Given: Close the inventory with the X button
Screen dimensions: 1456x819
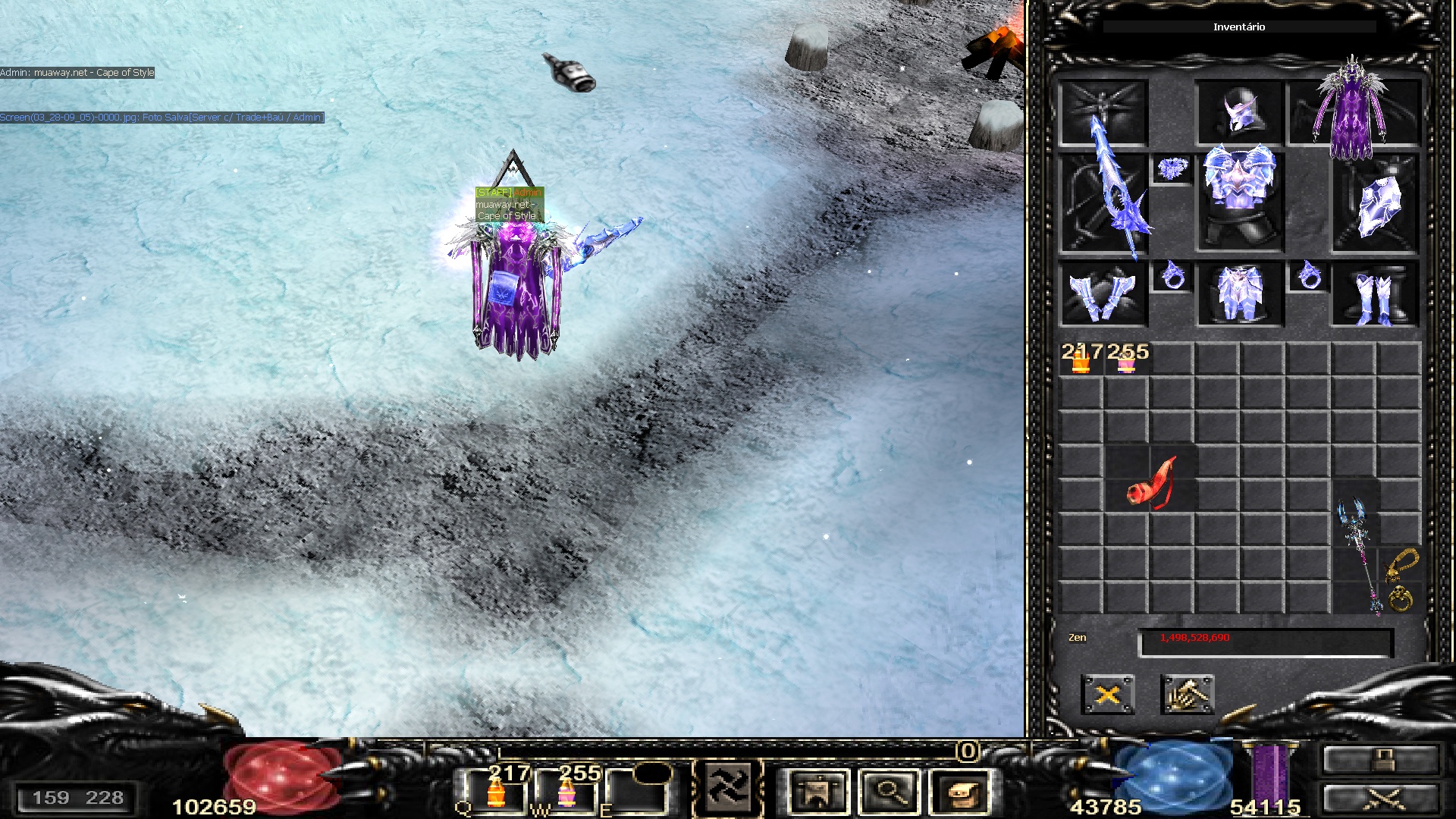Looking at the screenshot, I should click(1107, 695).
